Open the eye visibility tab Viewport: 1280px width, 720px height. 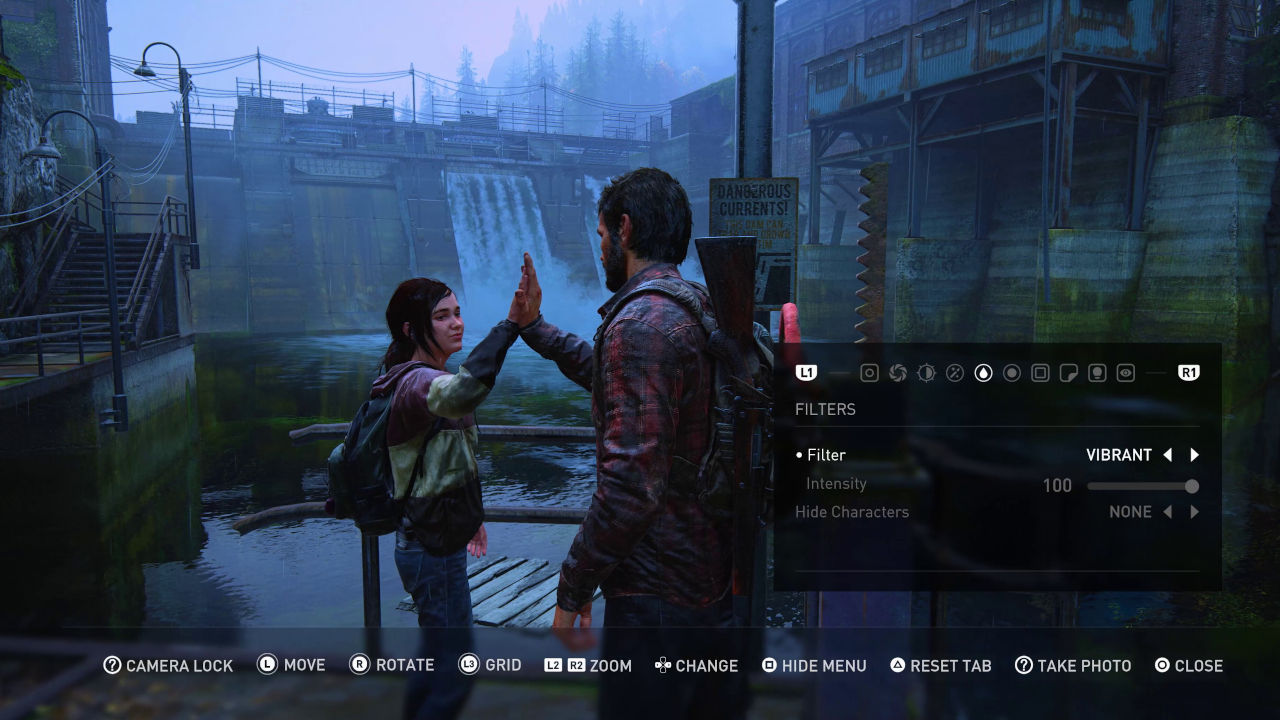coord(1126,373)
